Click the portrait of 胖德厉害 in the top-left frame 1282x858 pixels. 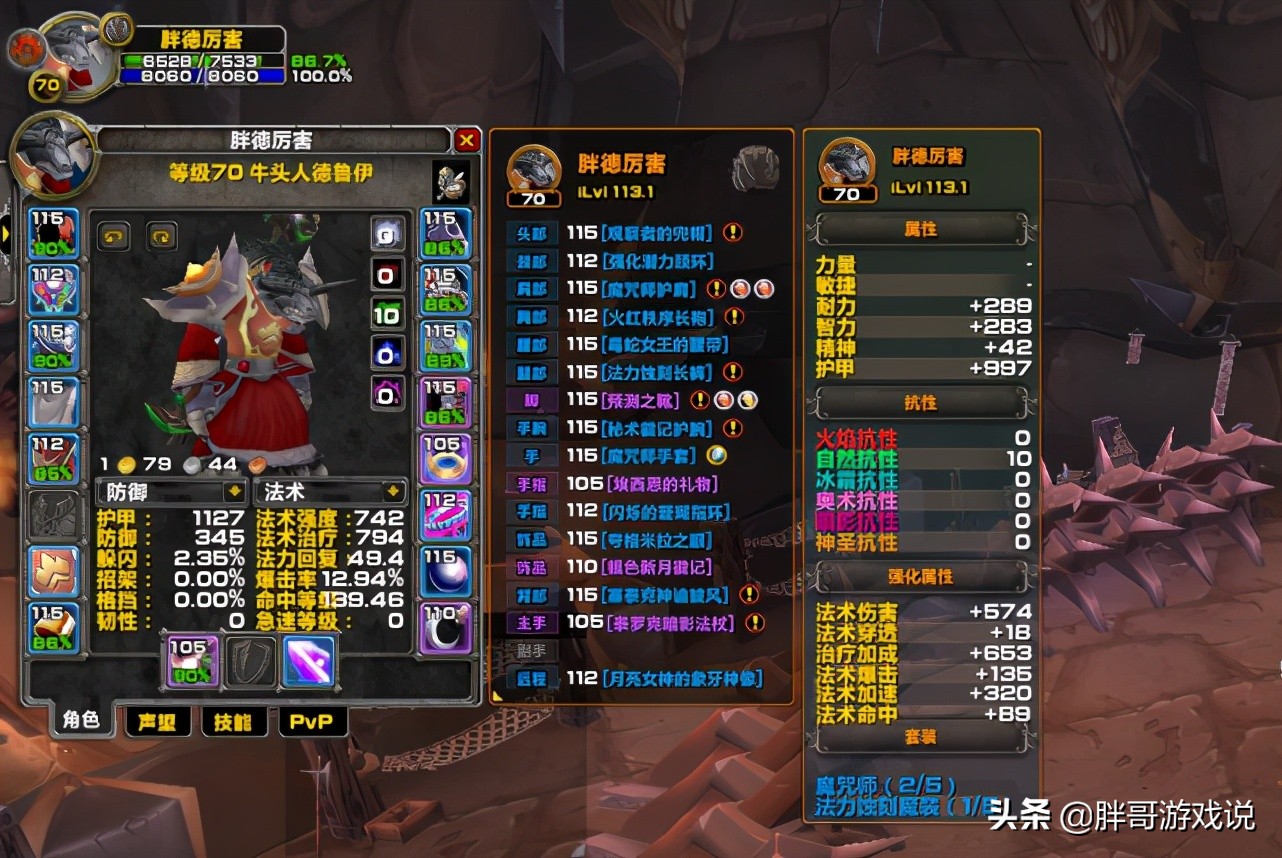75,50
